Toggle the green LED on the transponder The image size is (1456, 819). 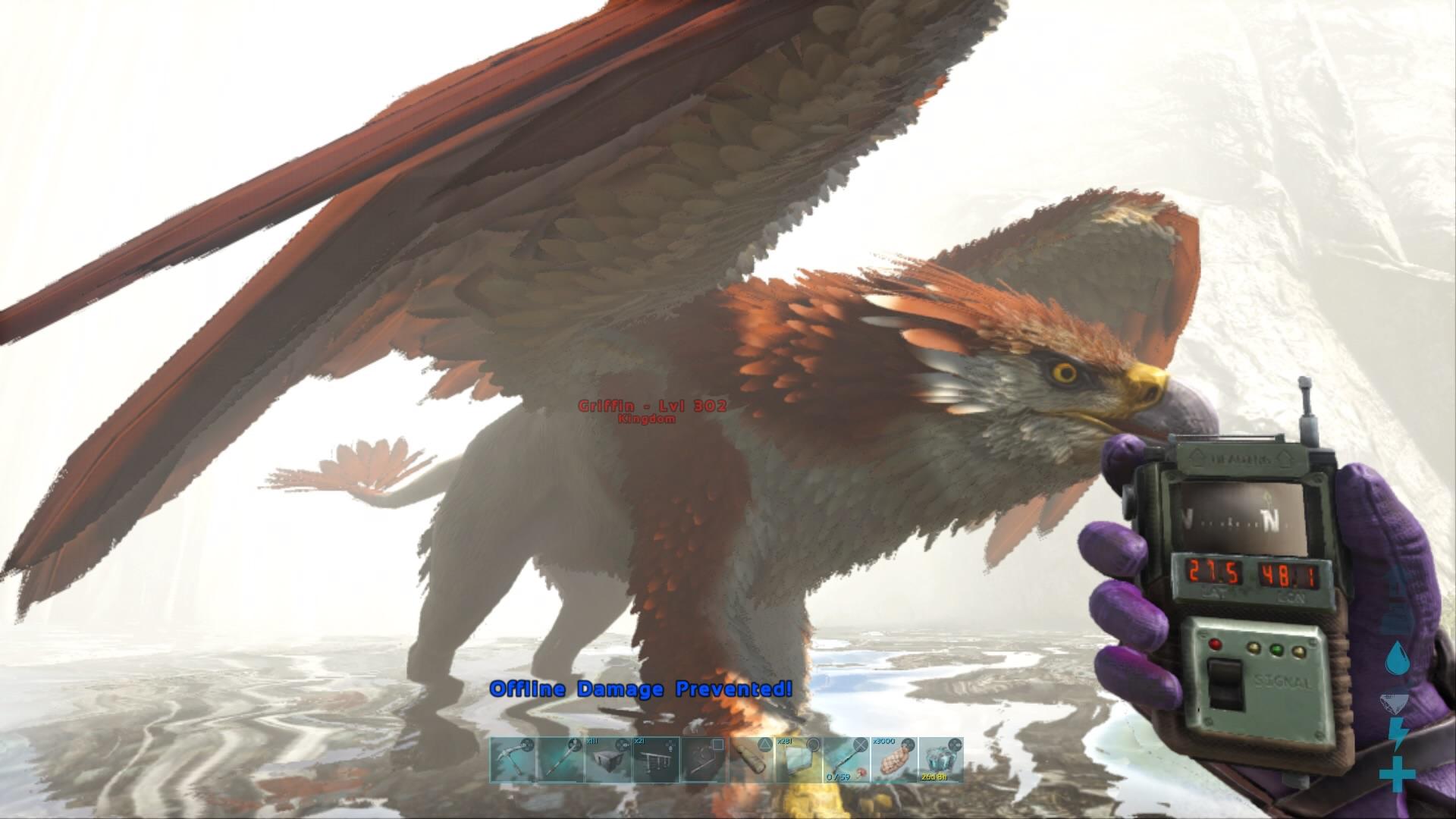[x=1277, y=649]
